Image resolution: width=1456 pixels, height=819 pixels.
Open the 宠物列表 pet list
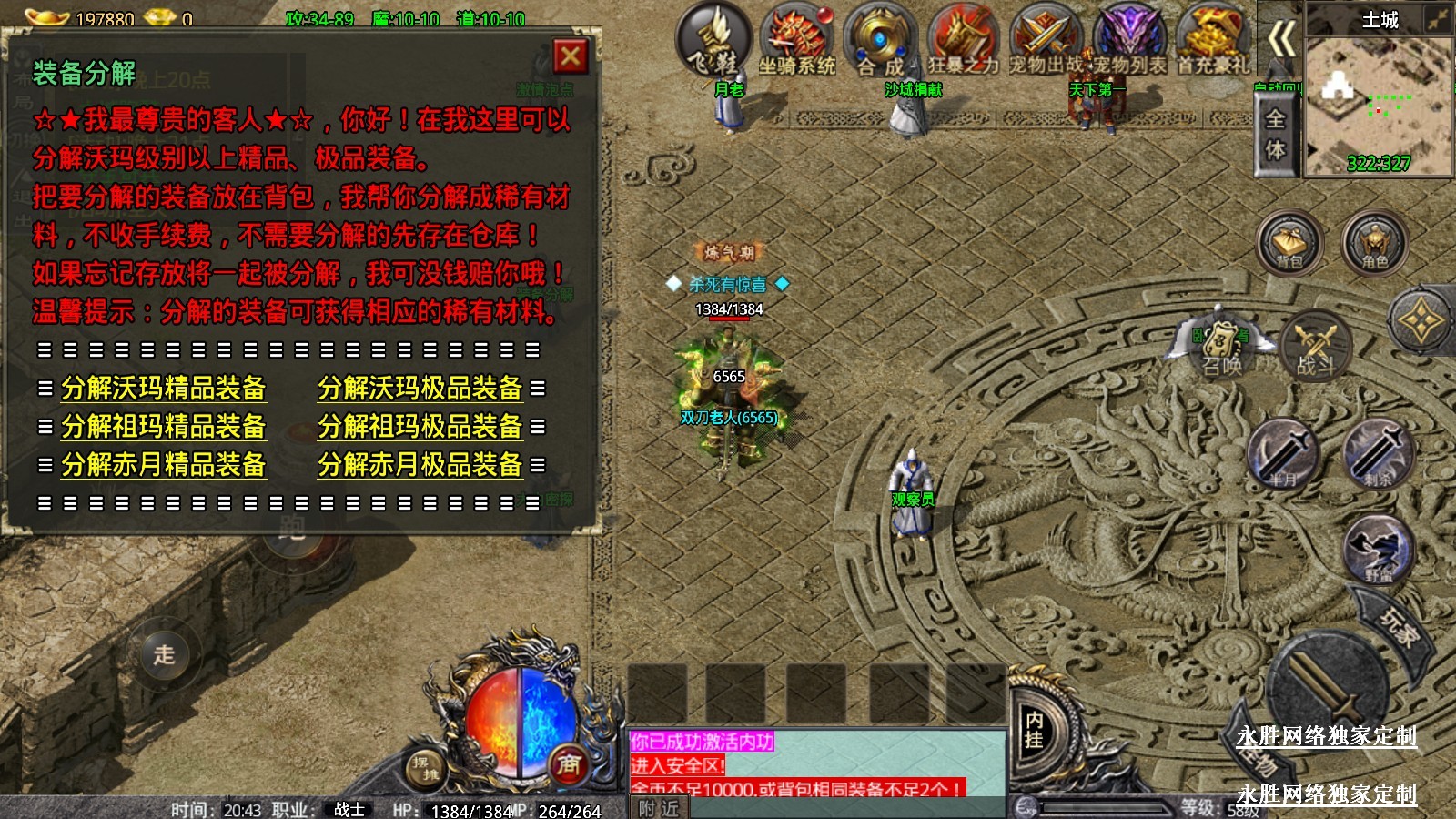pos(1128,40)
